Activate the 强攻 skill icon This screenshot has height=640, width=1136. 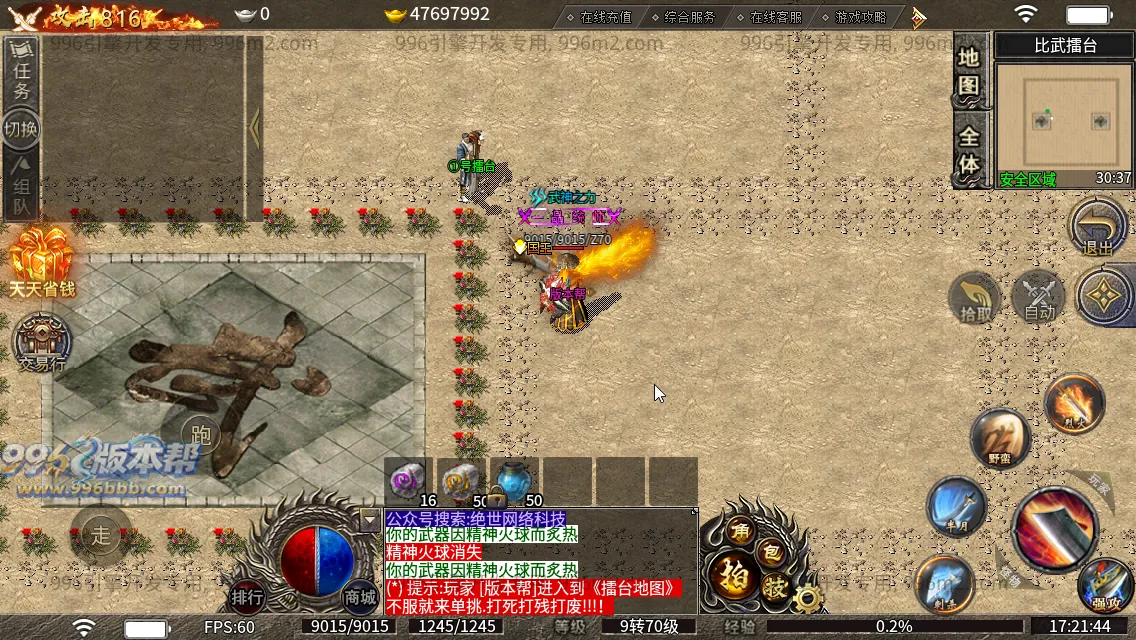pos(1105,586)
